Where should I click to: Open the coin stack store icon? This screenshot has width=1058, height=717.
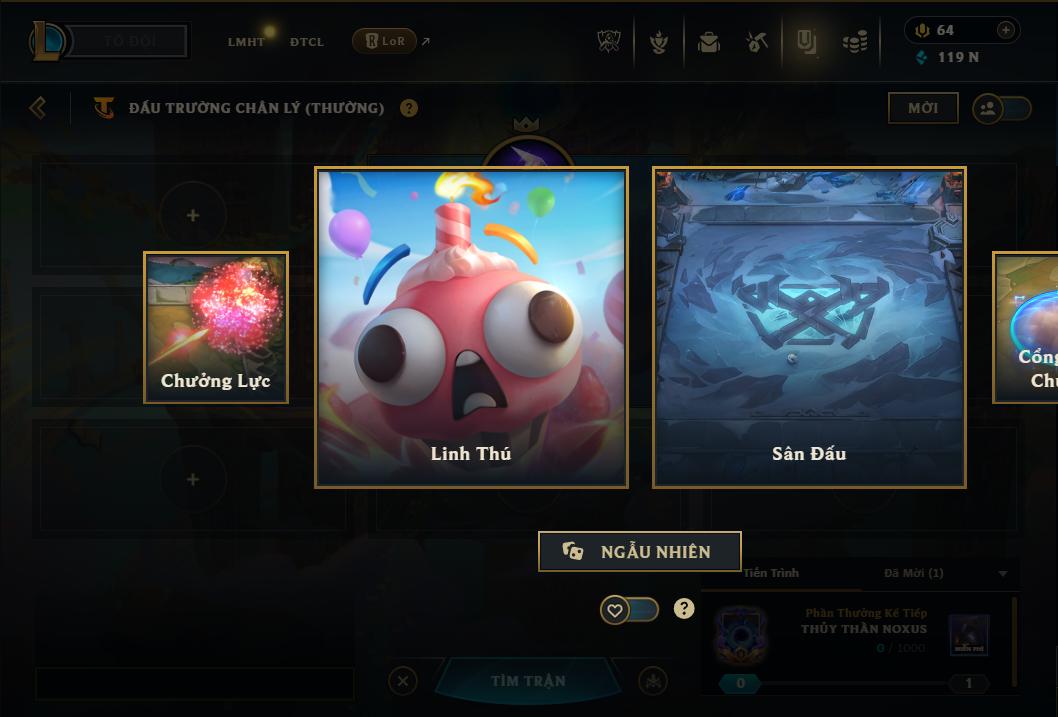(x=854, y=42)
